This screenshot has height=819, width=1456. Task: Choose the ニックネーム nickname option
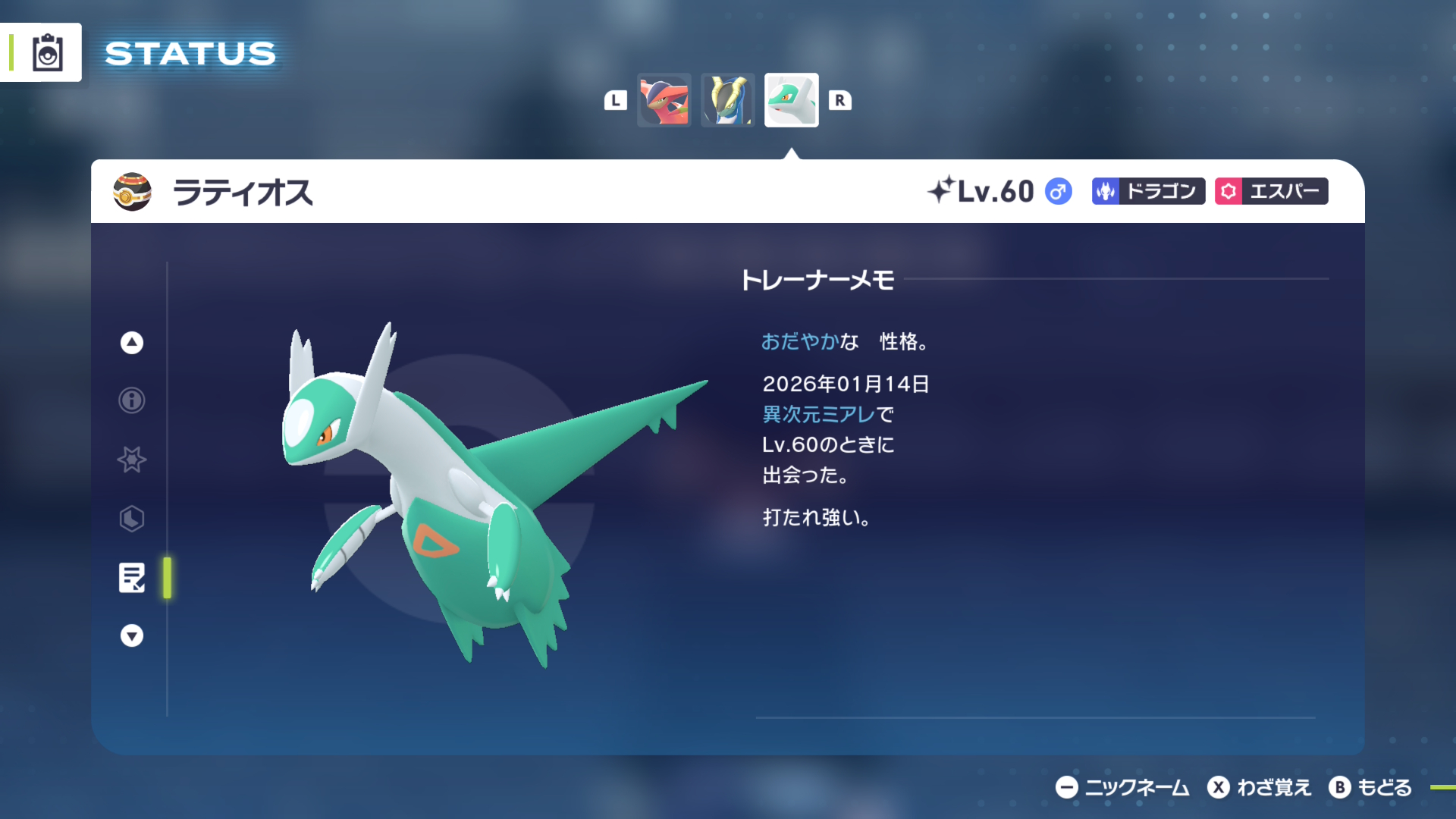pos(1122,788)
